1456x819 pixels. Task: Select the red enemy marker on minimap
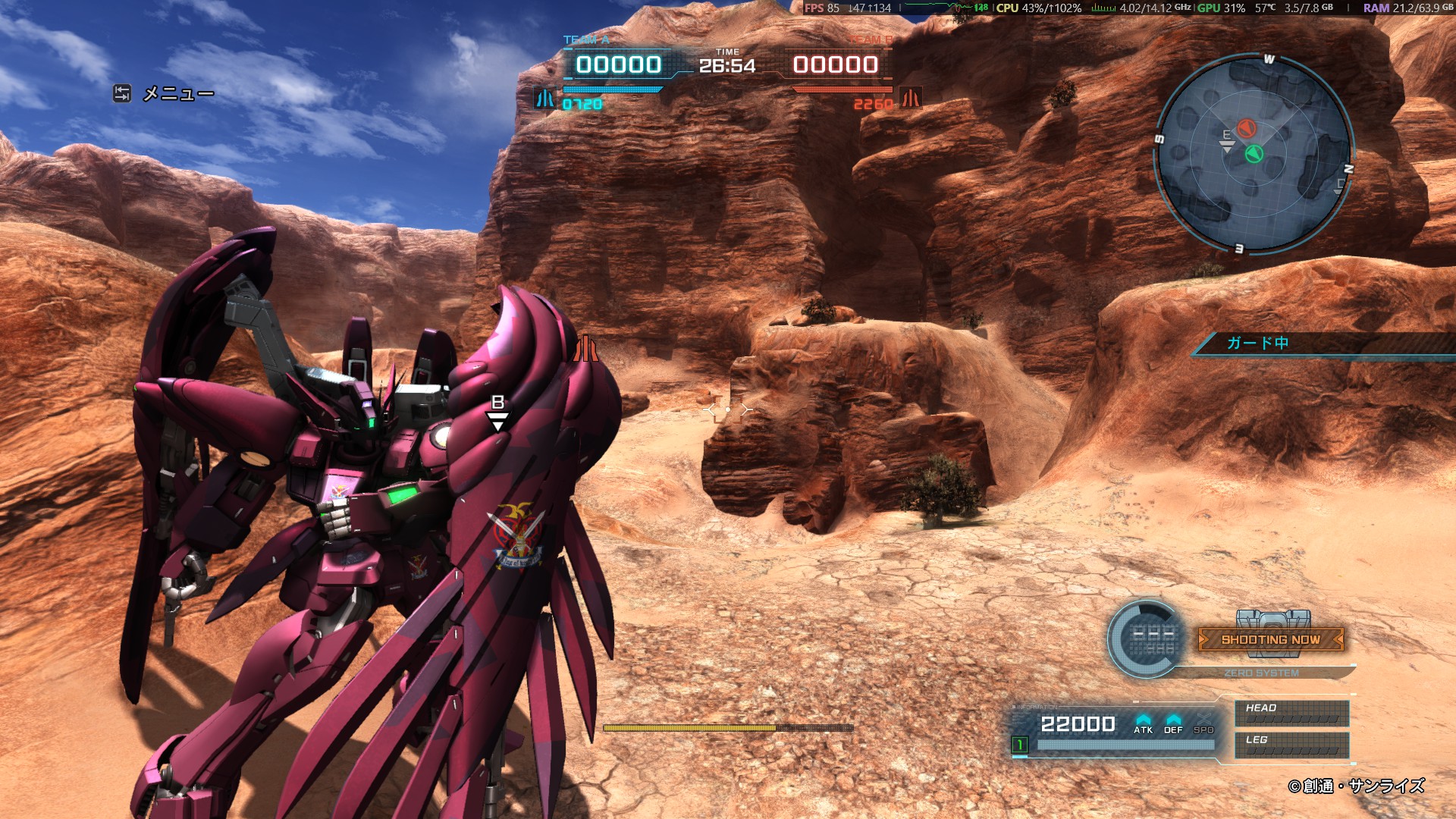coord(1247,127)
